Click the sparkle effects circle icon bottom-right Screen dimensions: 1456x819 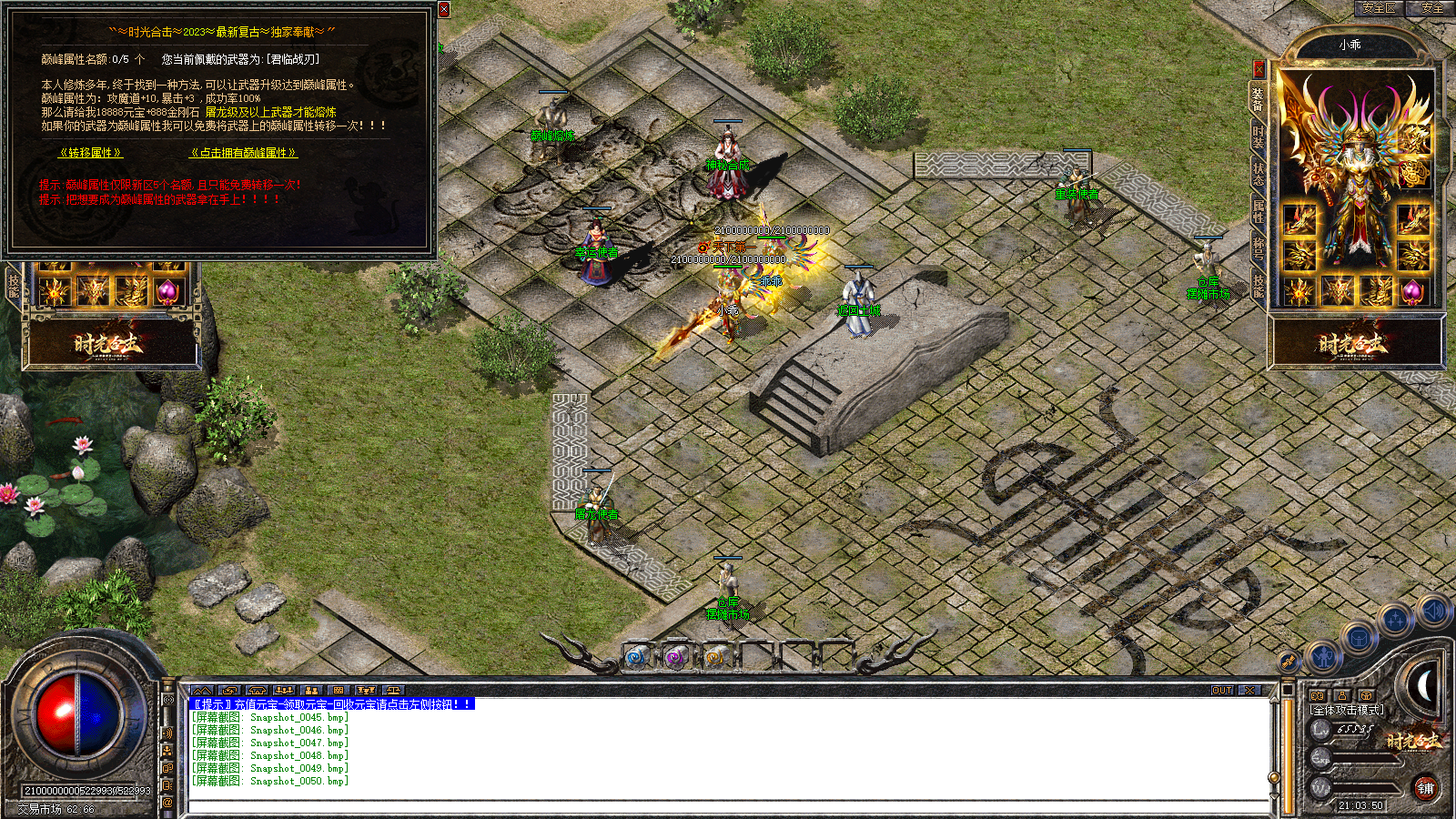pyautogui.click(x=1396, y=617)
